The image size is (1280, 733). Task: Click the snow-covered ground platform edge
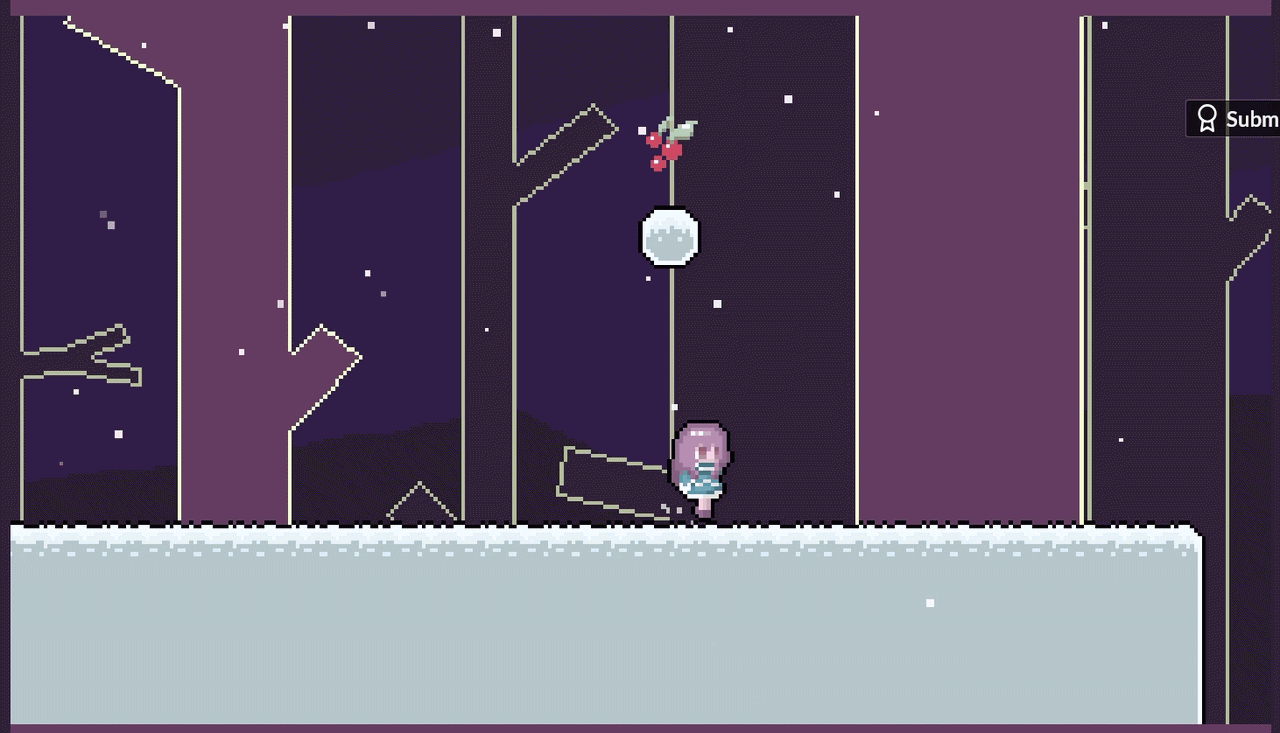pyautogui.click(x=600, y=530)
